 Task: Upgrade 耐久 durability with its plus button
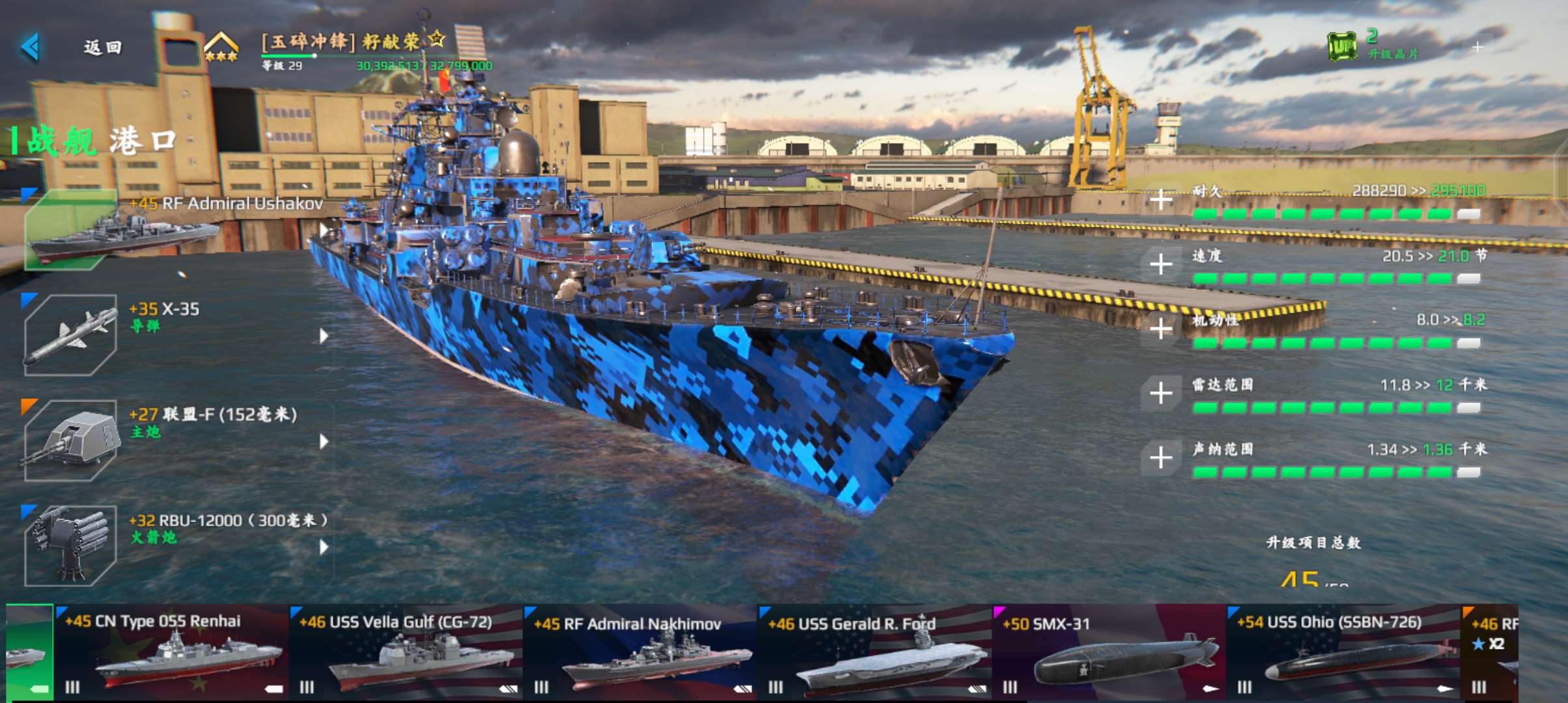(1161, 199)
